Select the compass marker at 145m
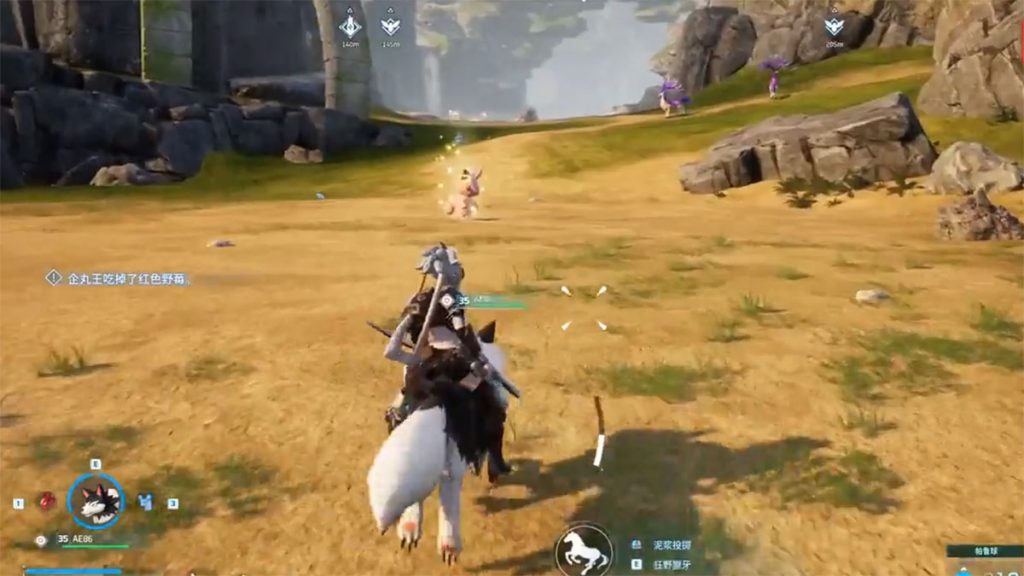Image resolution: width=1024 pixels, height=576 pixels. pyautogui.click(x=390, y=27)
